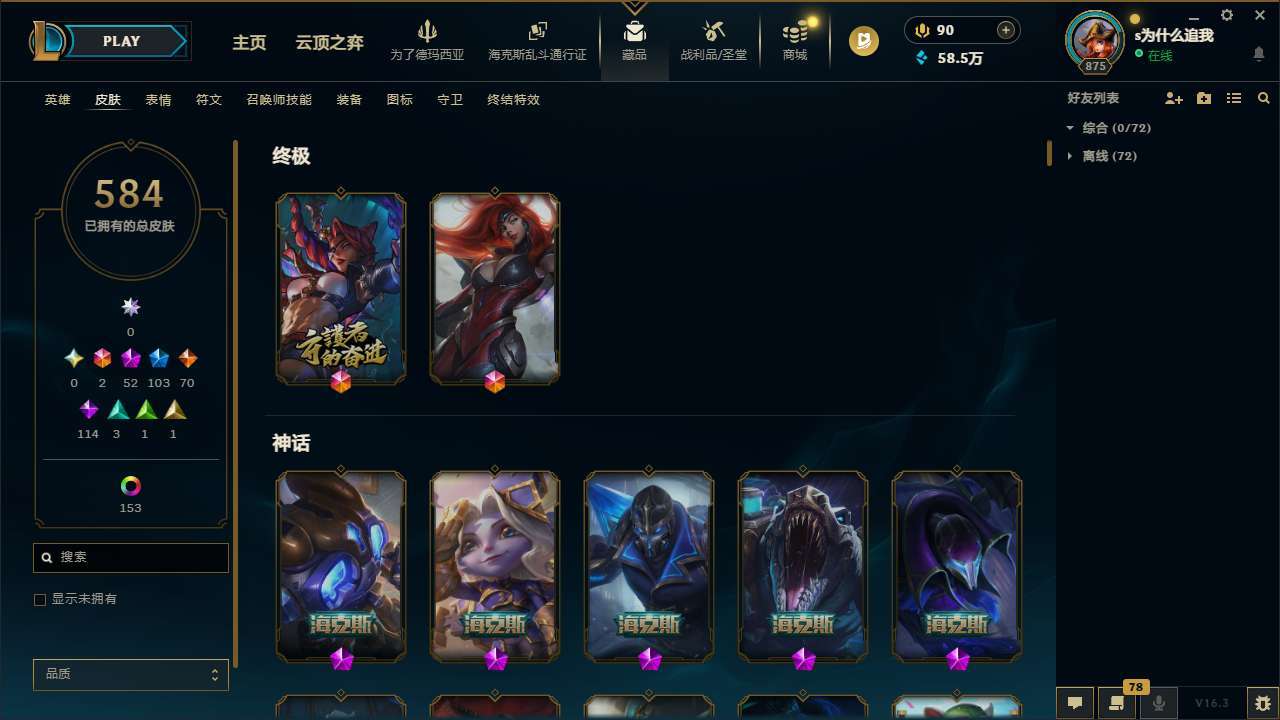Enable the 显示未拥有 checkbox
Image resolution: width=1280 pixels, height=720 pixels.
click(x=40, y=599)
